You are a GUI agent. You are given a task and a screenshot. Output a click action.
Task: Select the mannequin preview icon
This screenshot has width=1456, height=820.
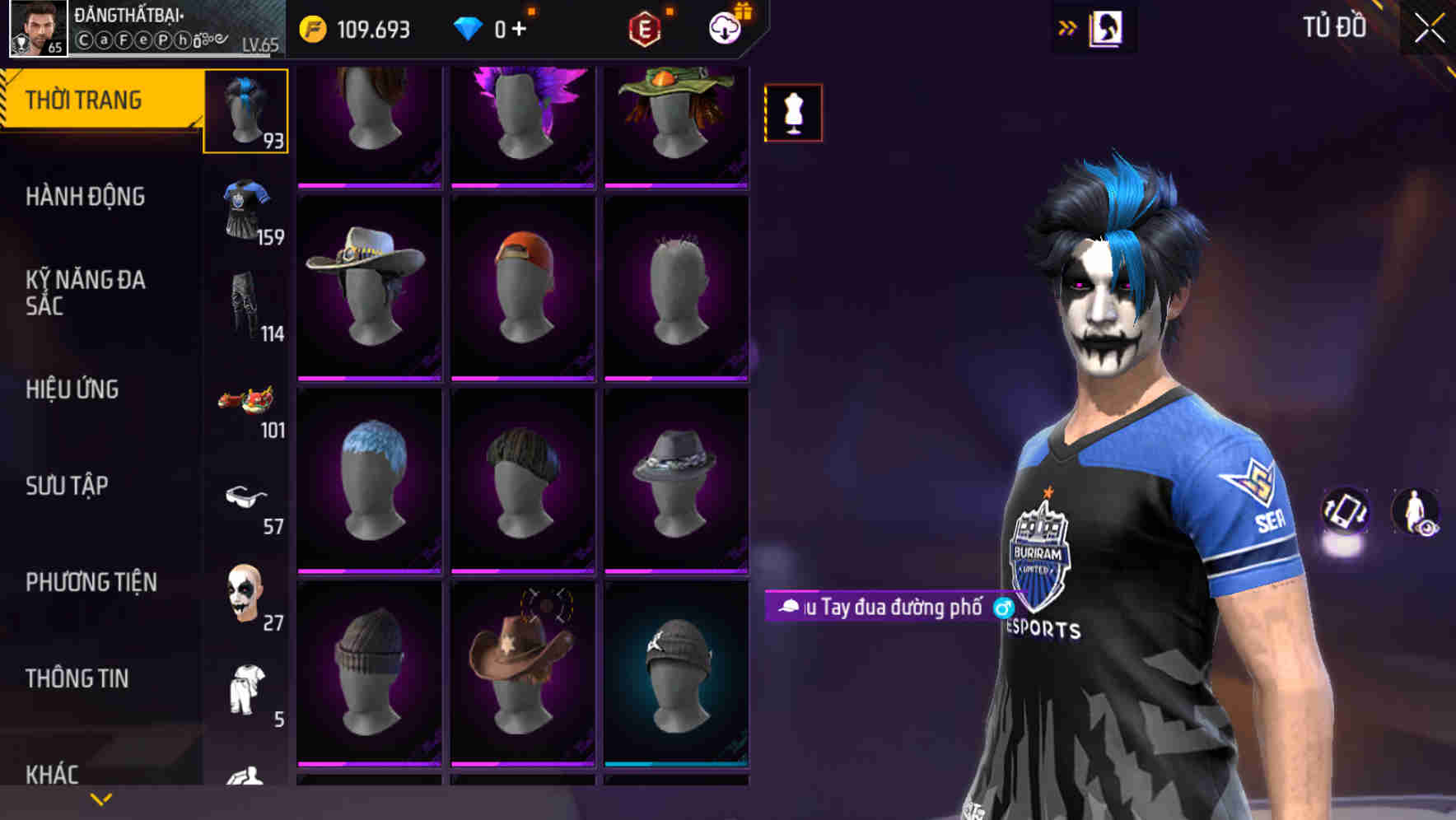793,113
